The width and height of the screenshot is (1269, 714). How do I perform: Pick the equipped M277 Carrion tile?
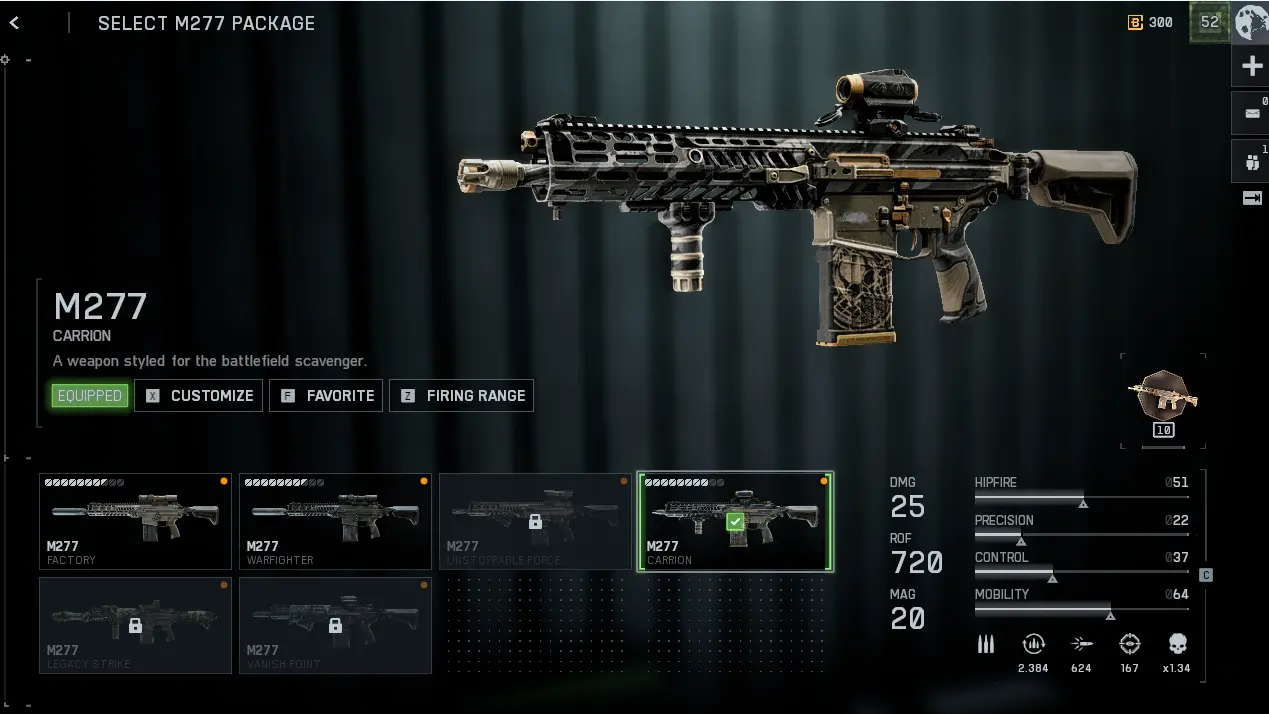tap(735, 521)
